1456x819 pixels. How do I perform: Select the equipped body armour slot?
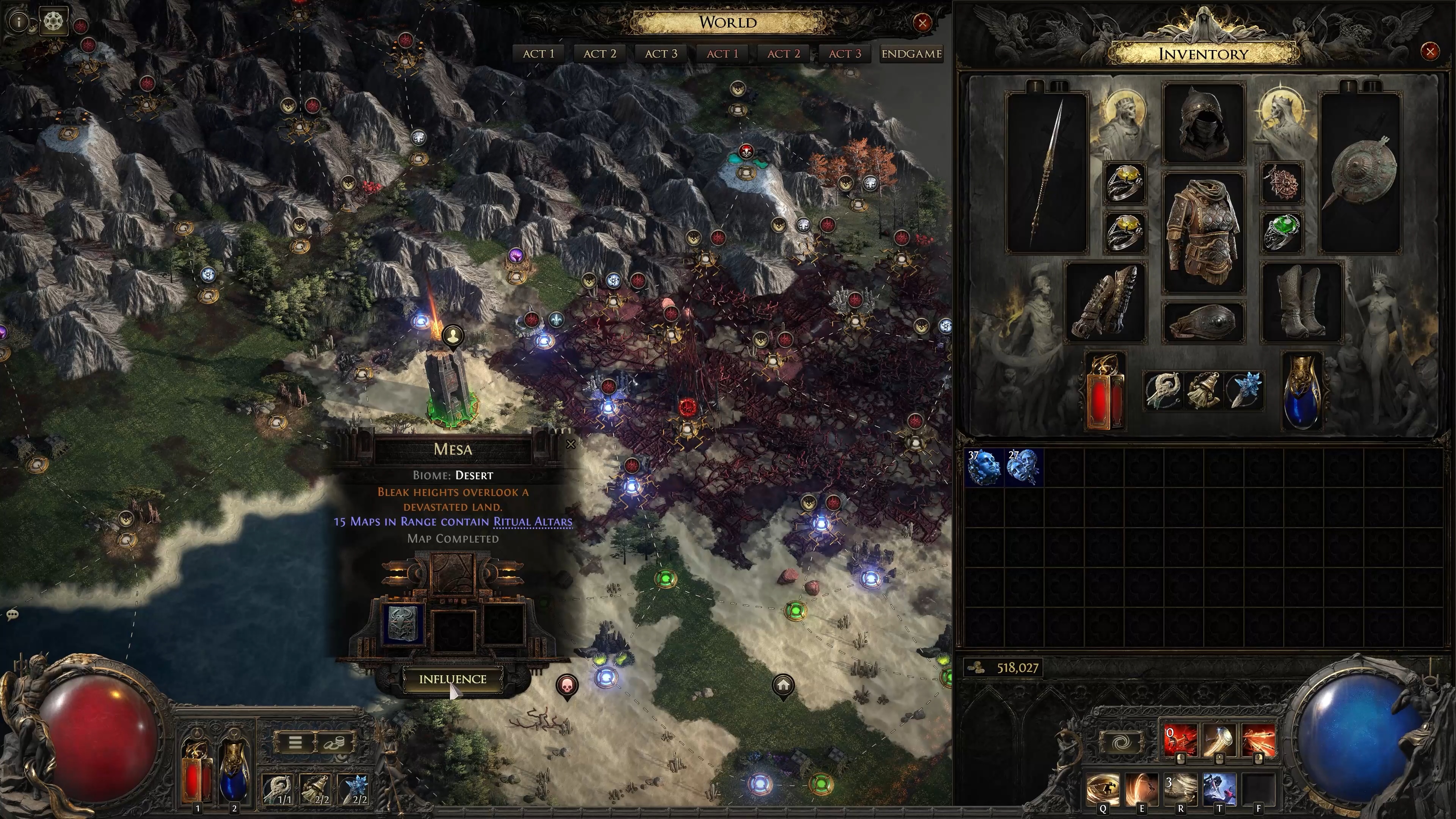pyautogui.click(x=1203, y=232)
